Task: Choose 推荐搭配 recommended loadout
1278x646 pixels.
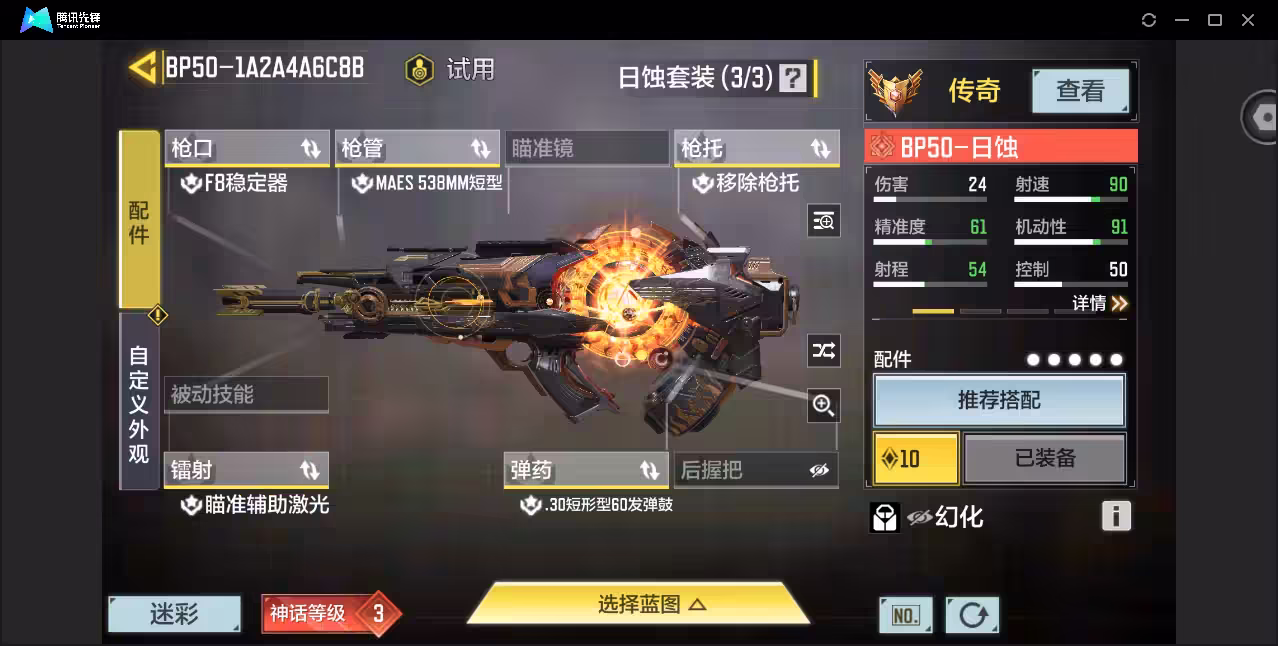Action: click(999, 401)
